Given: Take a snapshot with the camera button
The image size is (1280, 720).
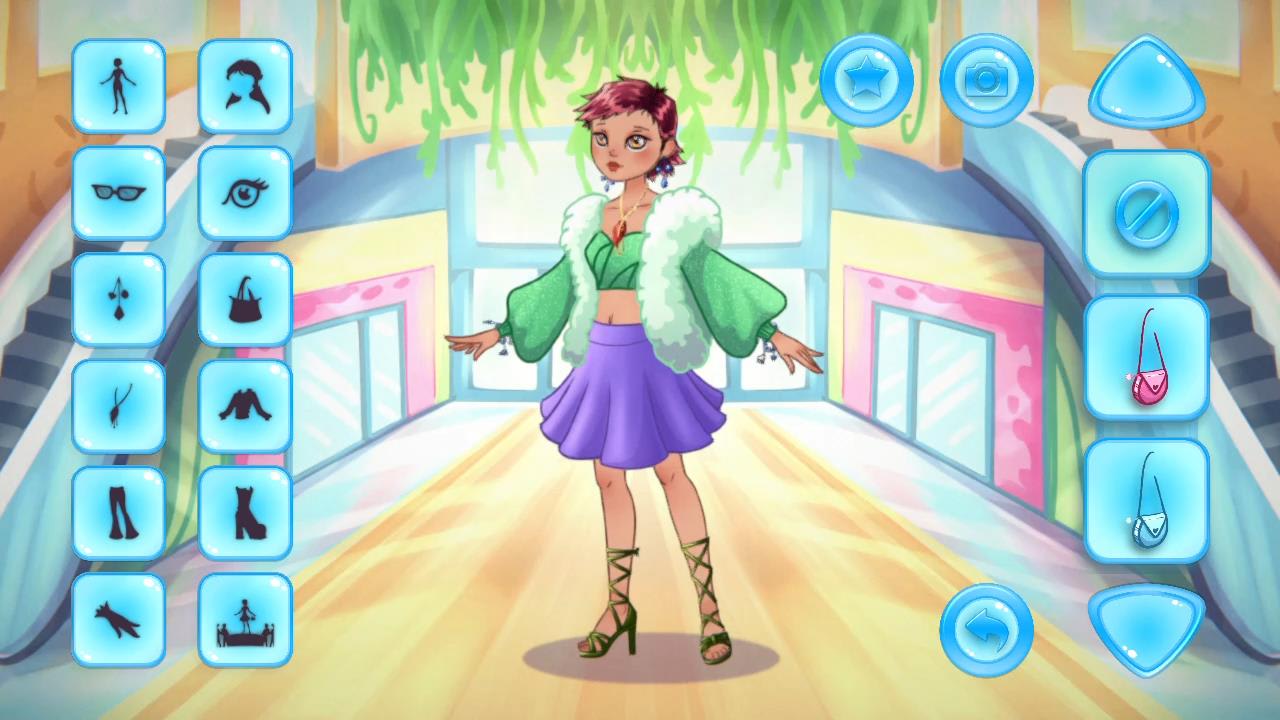Looking at the screenshot, I should pyautogui.click(x=986, y=79).
